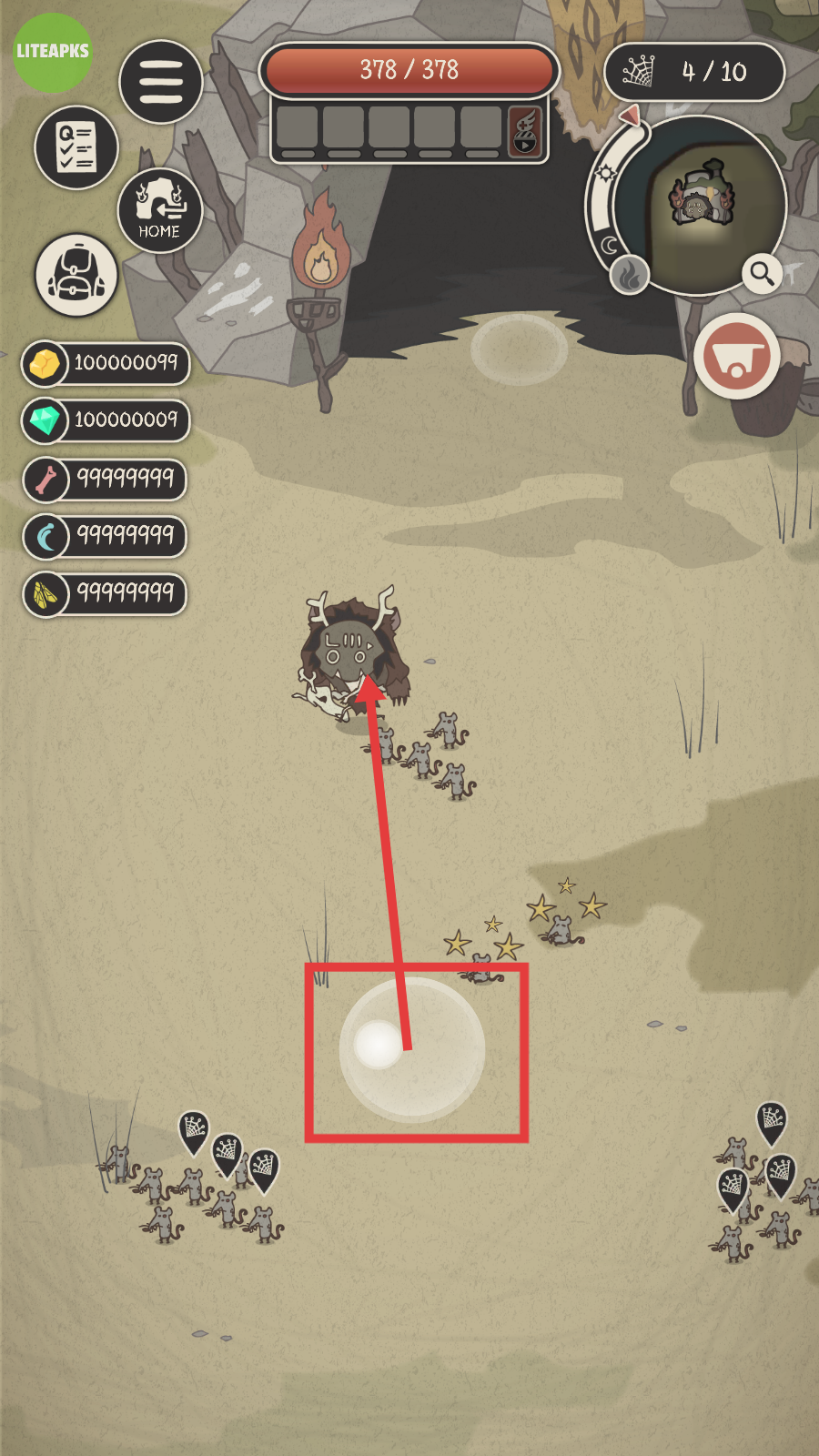Select the gold nugget currency counter
819x1456 pixels.
click(106, 363)
